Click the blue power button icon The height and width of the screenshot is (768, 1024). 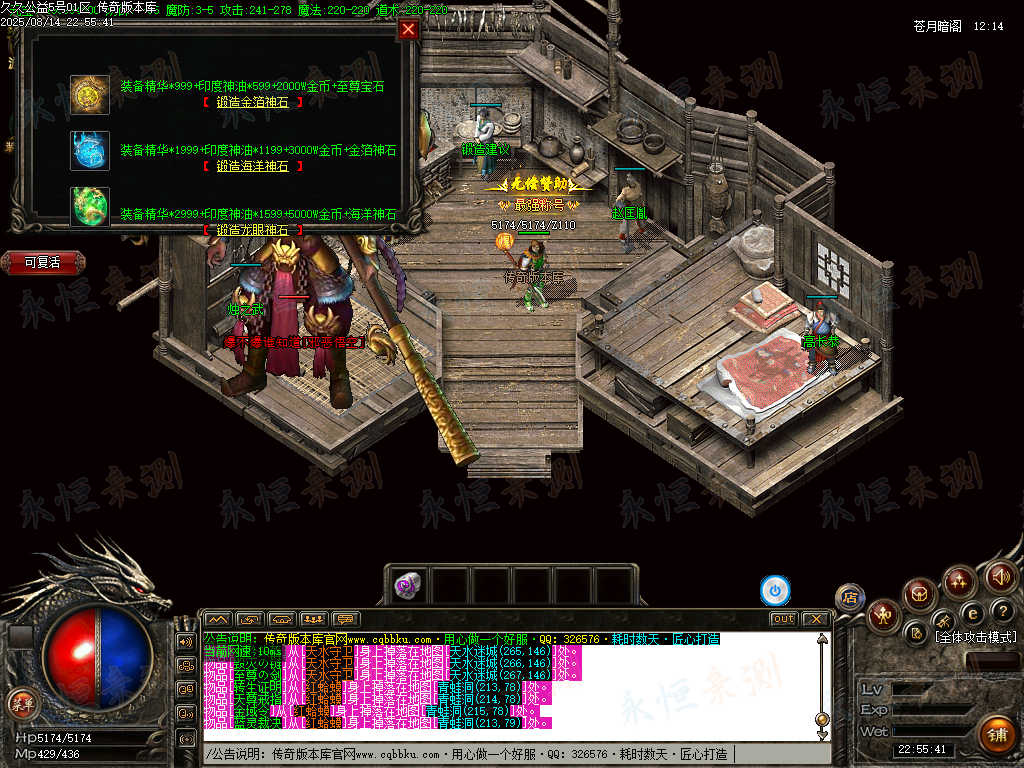[775, 591]
